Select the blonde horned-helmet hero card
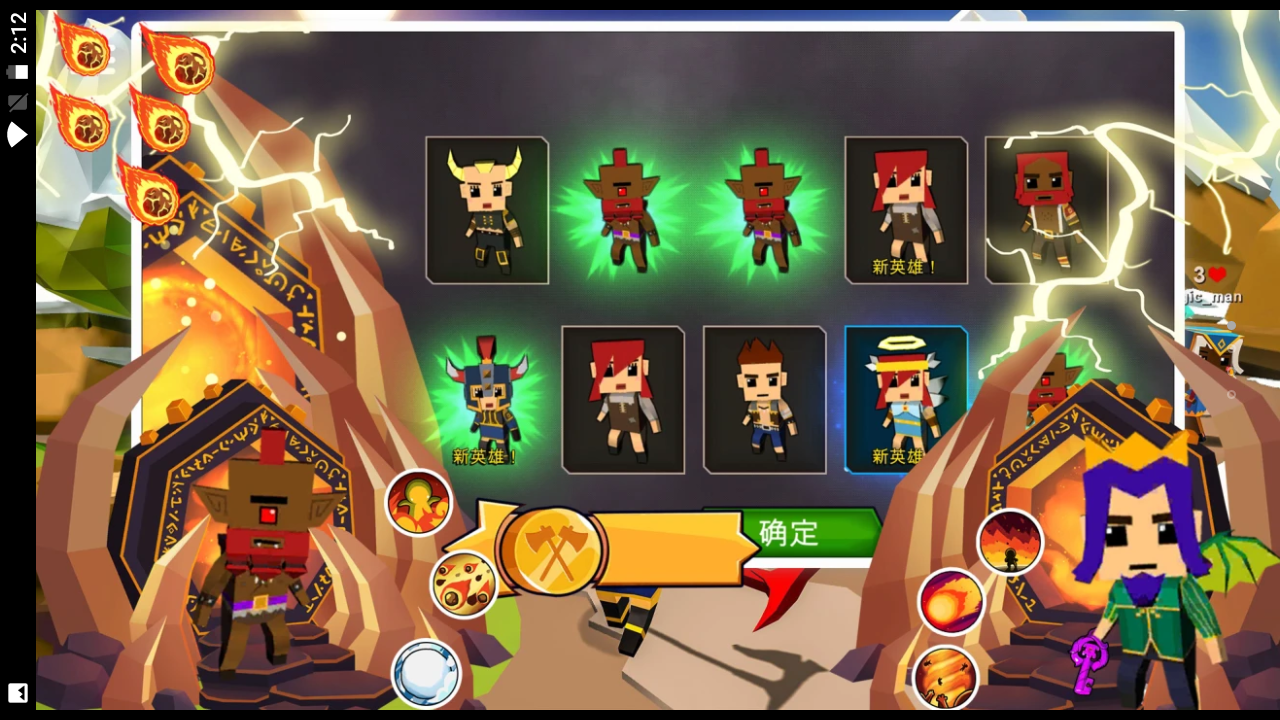Screen dimensions: 1280x720 487,210
